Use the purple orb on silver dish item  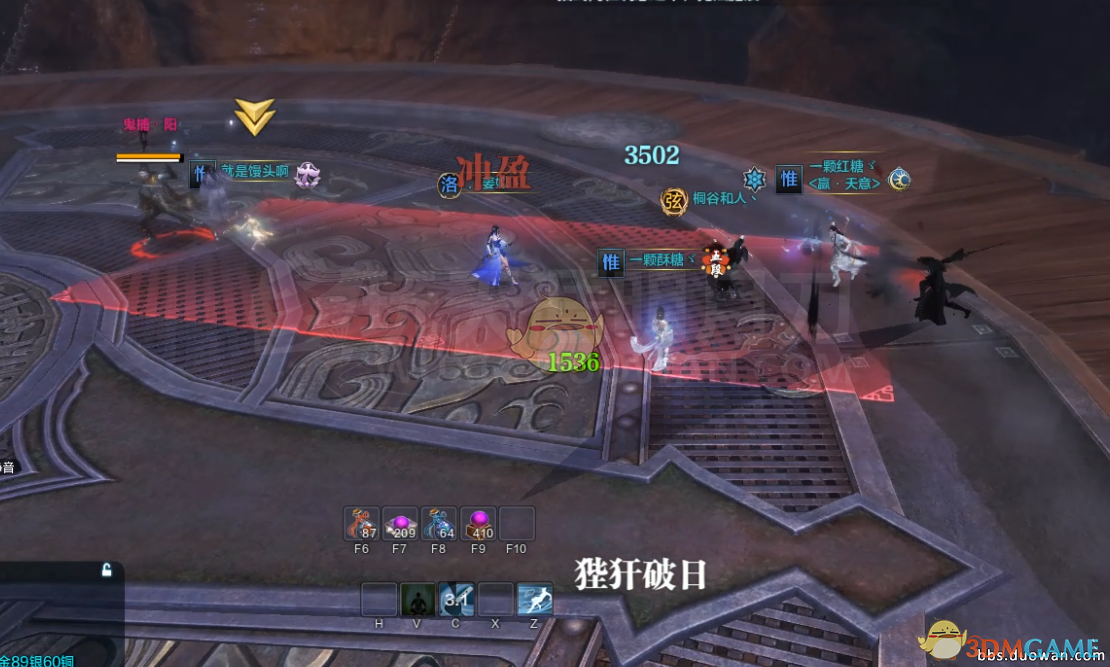(x=400, y=523)
